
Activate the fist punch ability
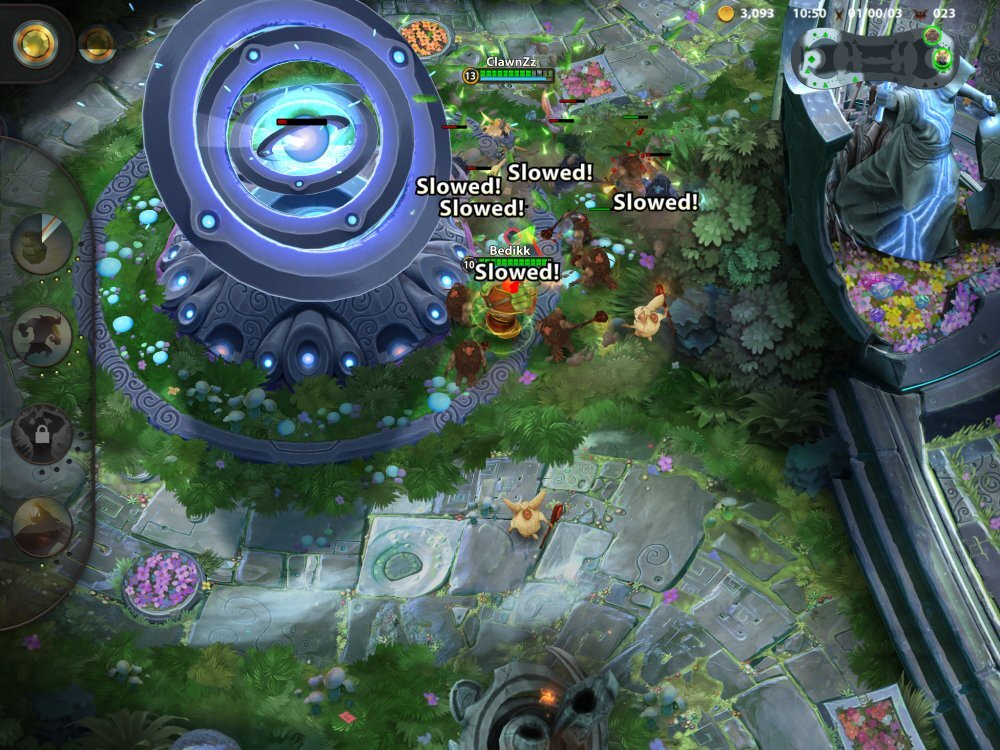pos(42,243)
